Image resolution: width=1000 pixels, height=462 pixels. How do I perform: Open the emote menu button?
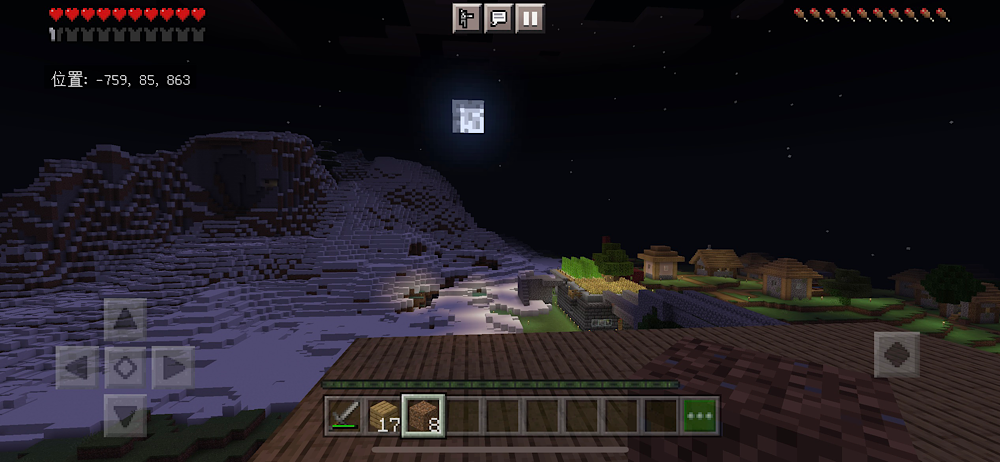coord(467,18)
